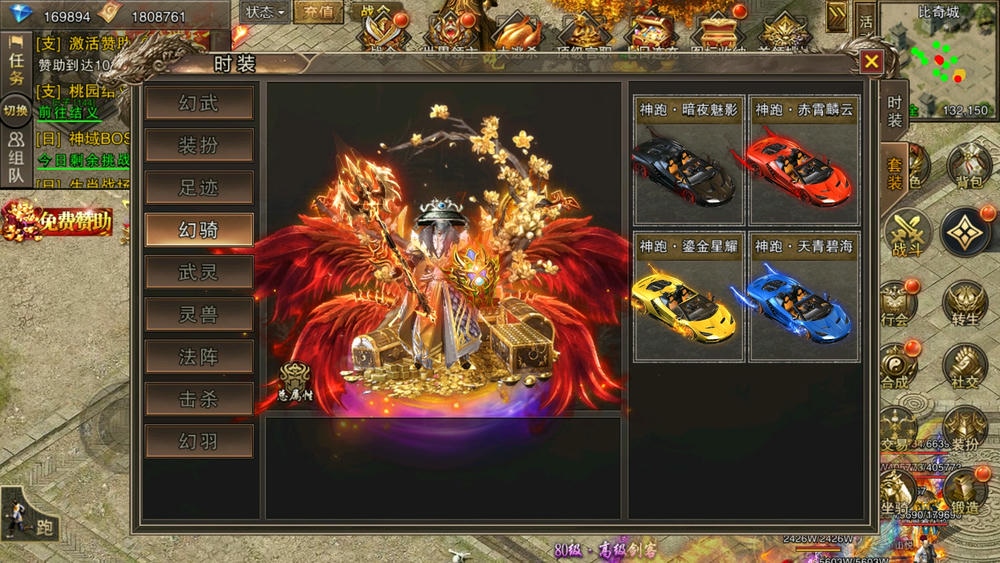
Task: Open the 足迹 footprints category
Action: click(x=199, y=188)
